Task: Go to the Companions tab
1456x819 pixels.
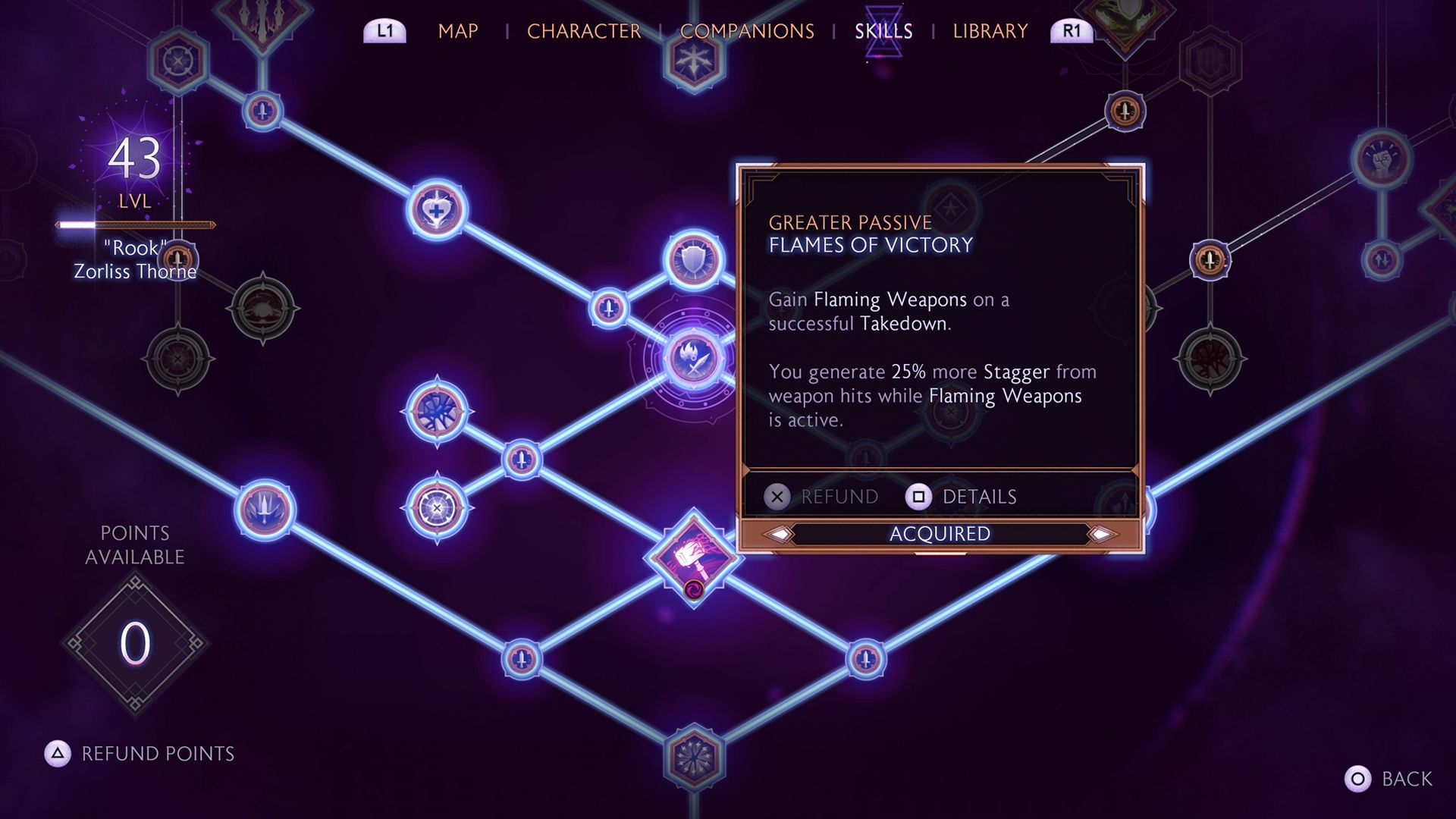Action: (x=746, y=31)
